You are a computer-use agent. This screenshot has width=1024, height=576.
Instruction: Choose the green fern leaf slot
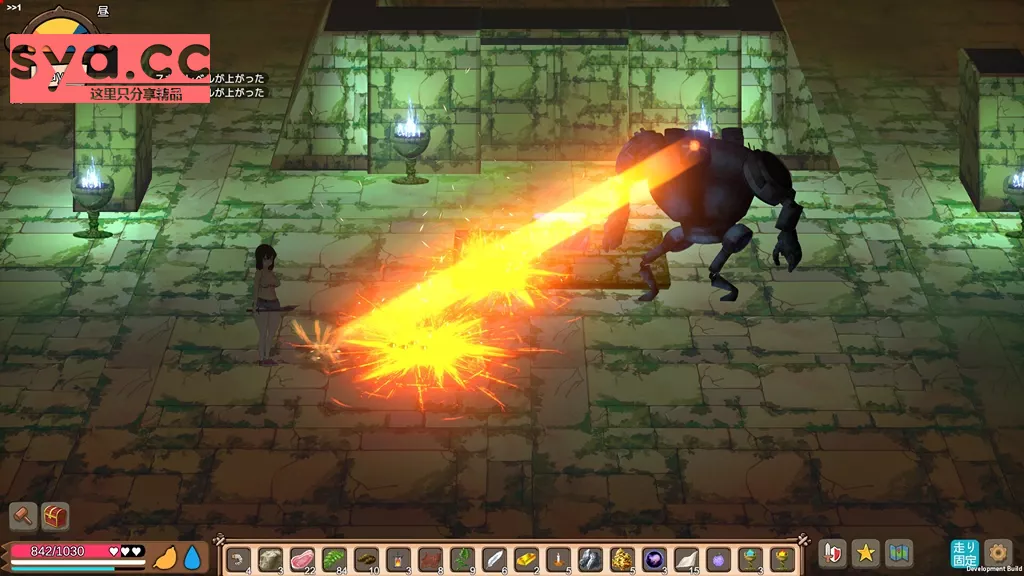(x=333, y=559)
